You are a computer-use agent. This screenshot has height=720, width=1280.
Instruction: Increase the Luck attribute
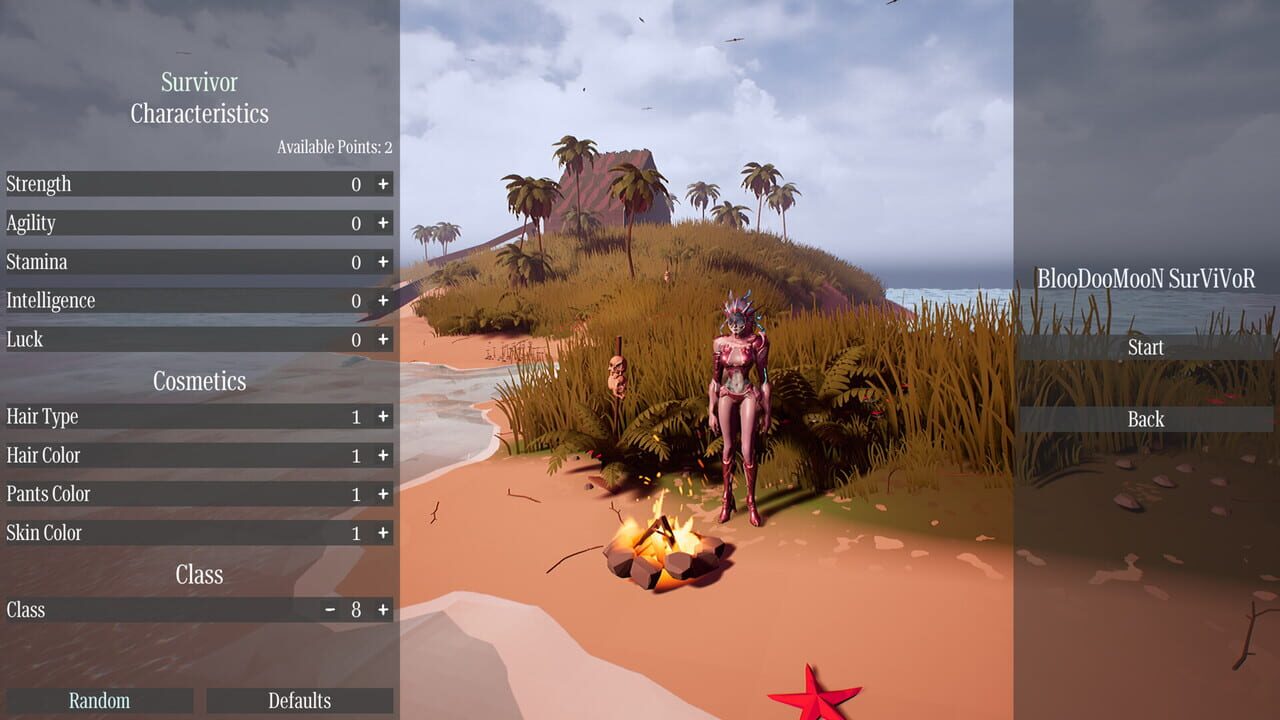click(x=385, y=339)
